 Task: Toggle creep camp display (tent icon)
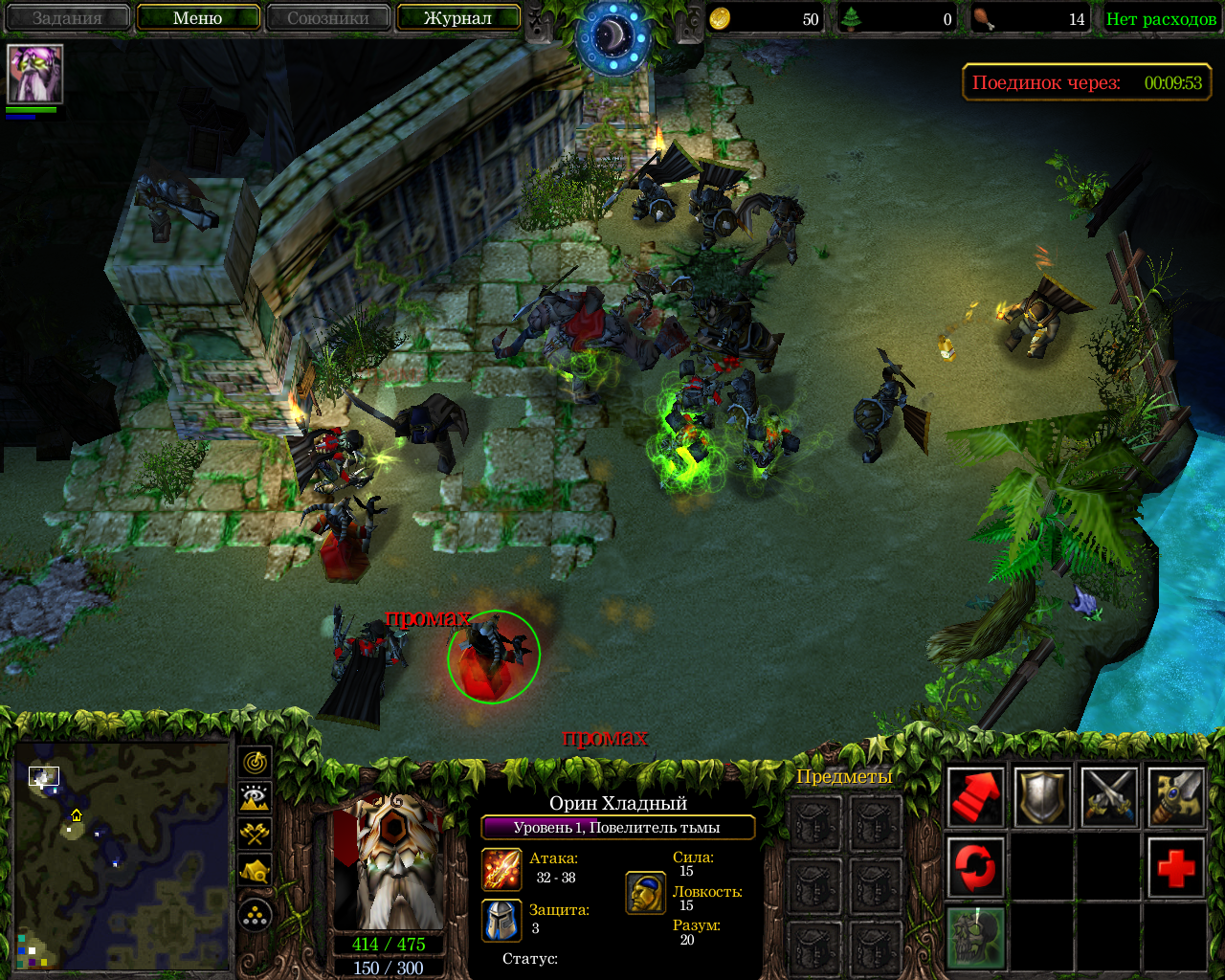point(255,870)
